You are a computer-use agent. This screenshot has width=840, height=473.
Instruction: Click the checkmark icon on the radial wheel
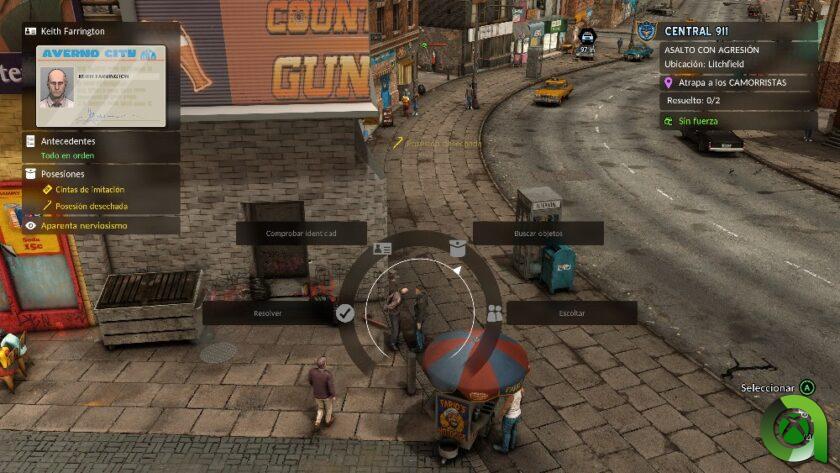(x=345, y=313)
